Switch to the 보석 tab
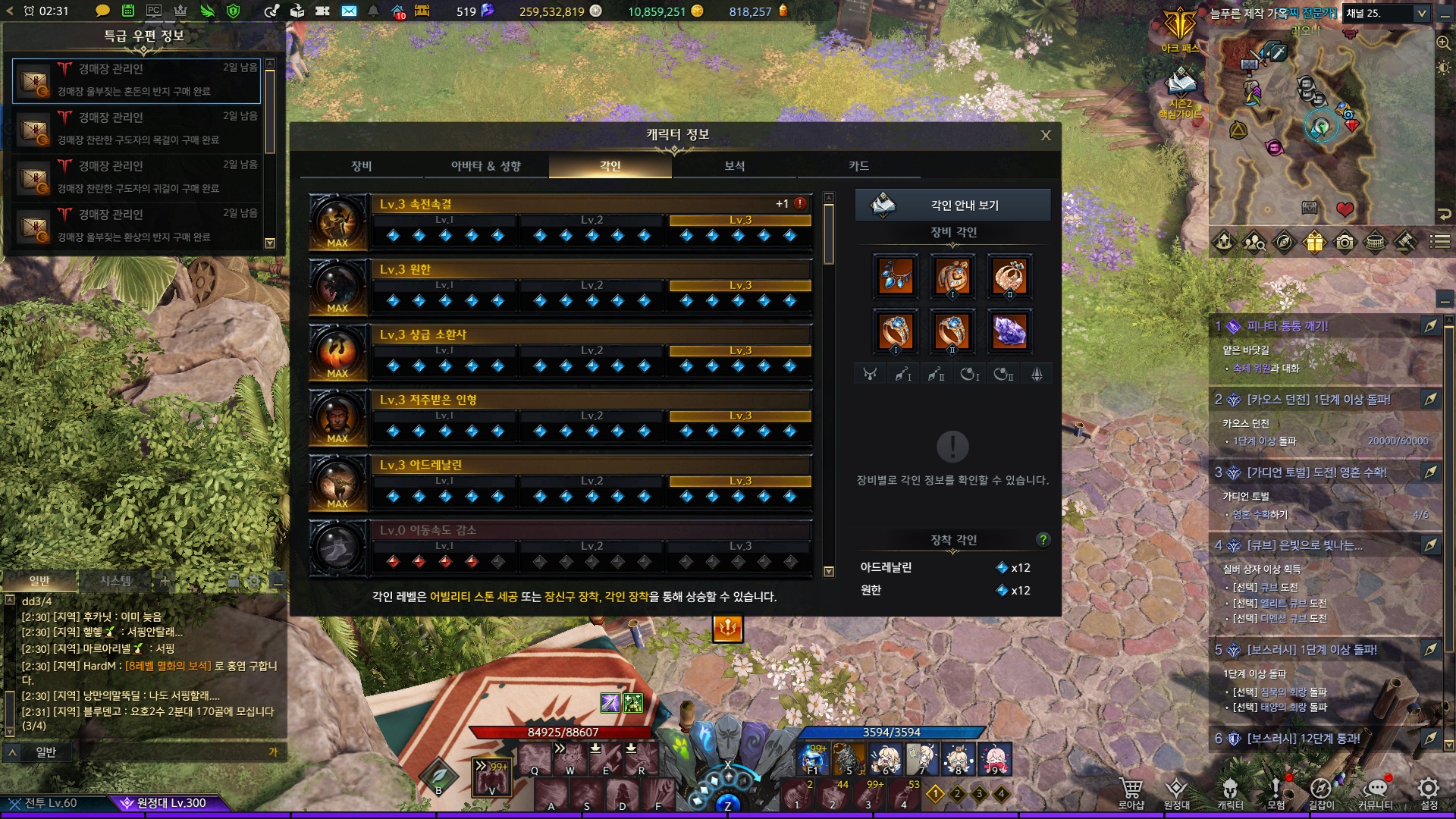The image size is (1456, 819). tap(734, 166)
